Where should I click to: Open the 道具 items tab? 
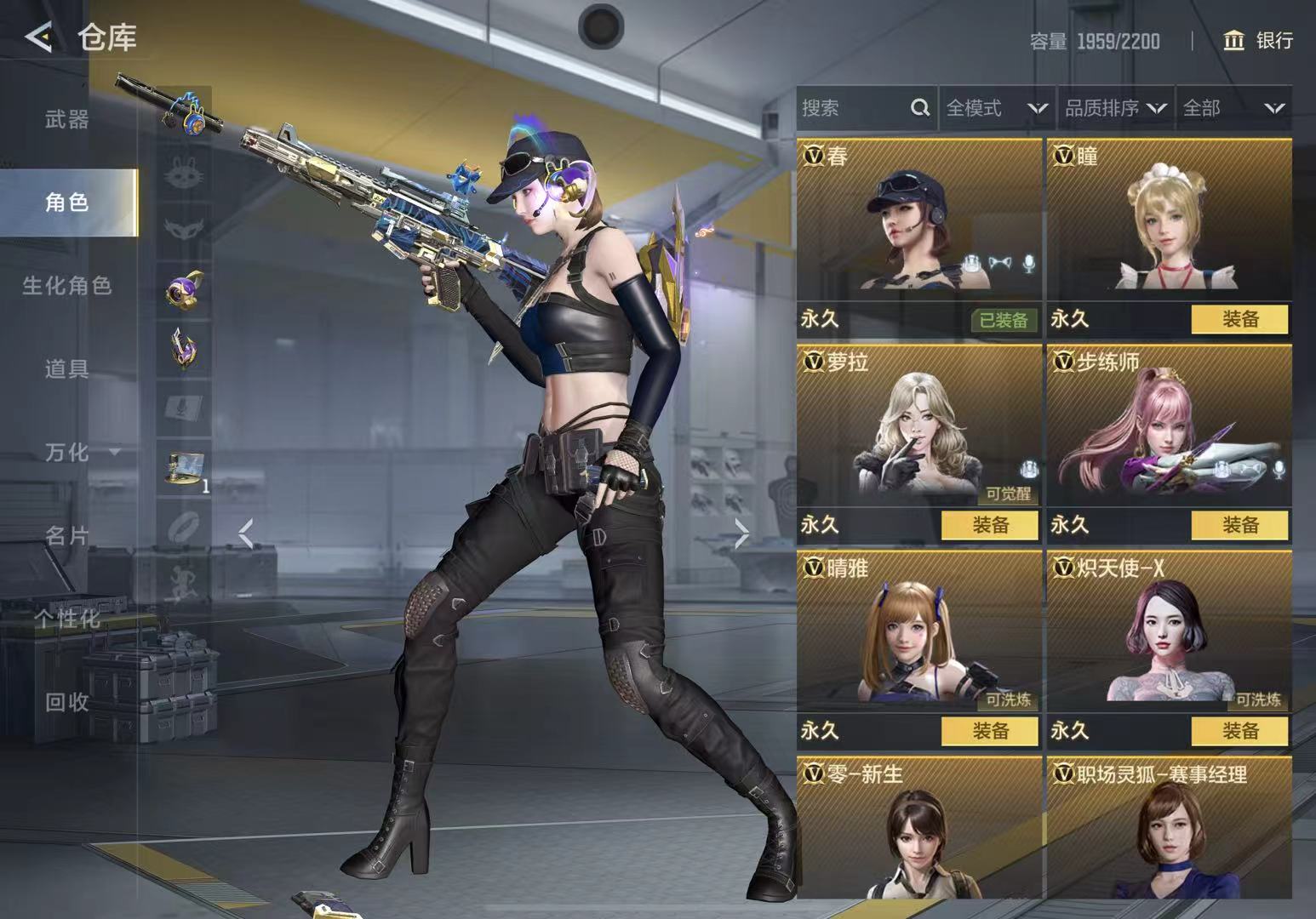pyautogui.click(x=67, y=369)
